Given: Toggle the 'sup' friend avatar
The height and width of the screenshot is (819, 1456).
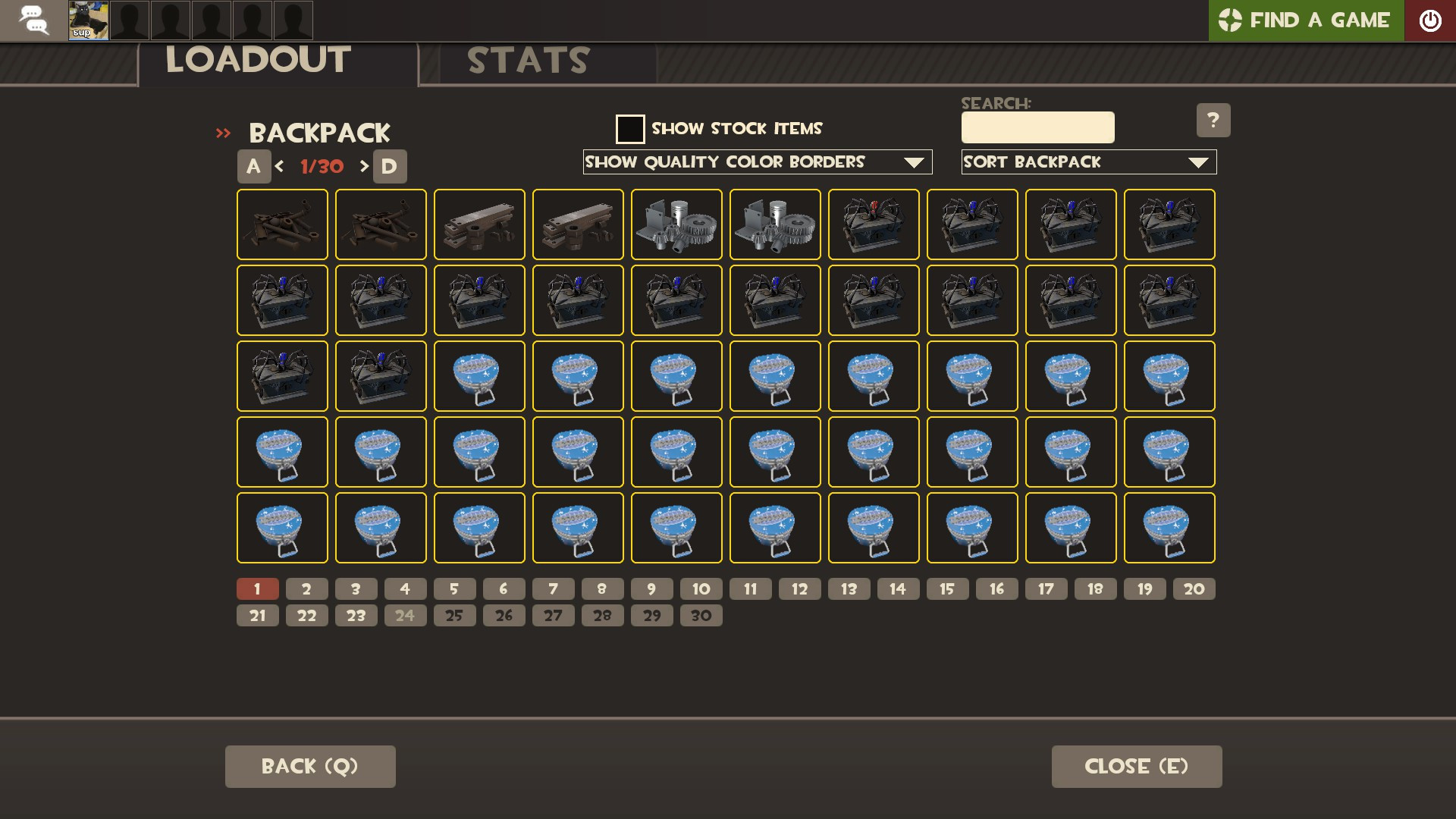Looking at the screenshot, I should (x=87, y=20).
